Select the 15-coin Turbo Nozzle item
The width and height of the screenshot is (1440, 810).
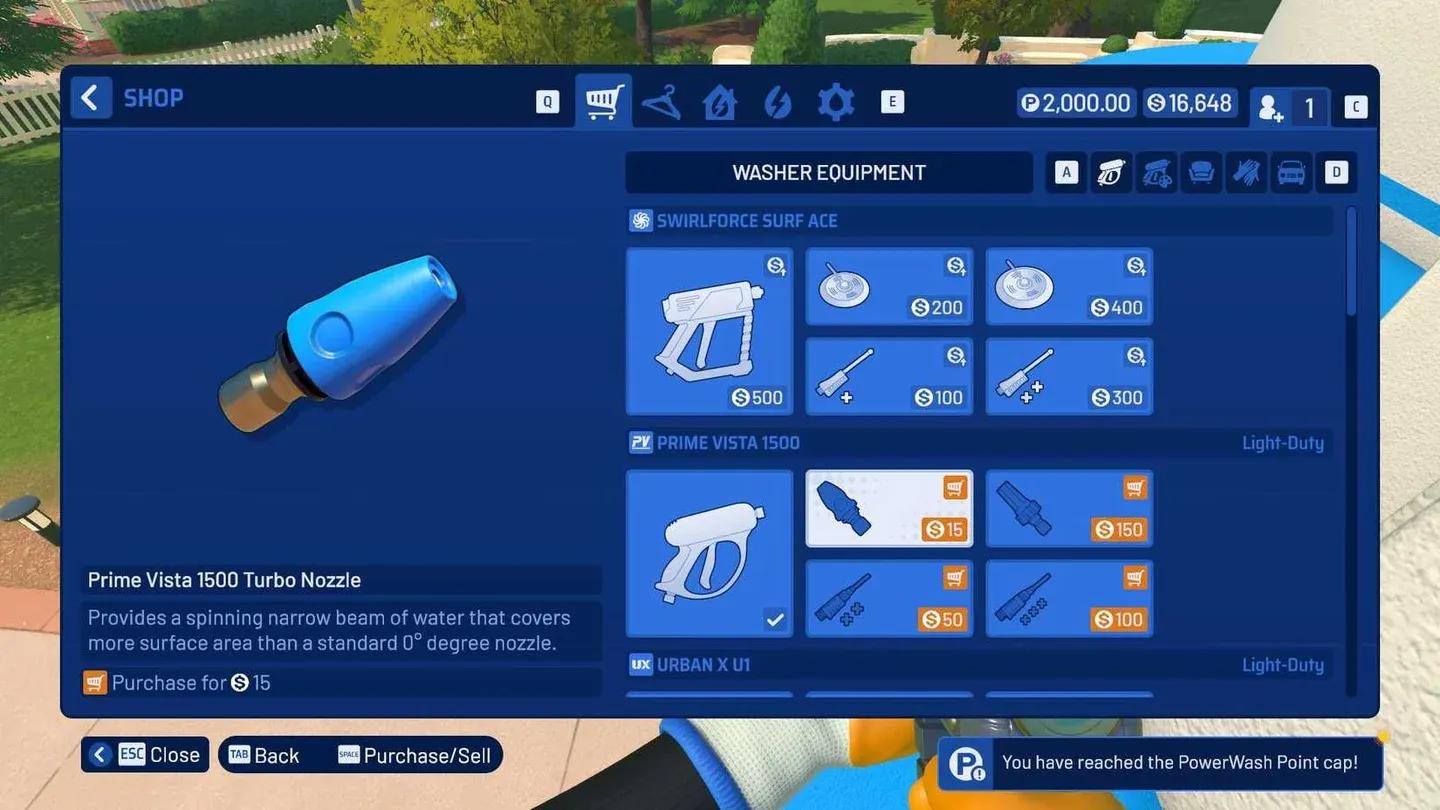pos(888,508)
